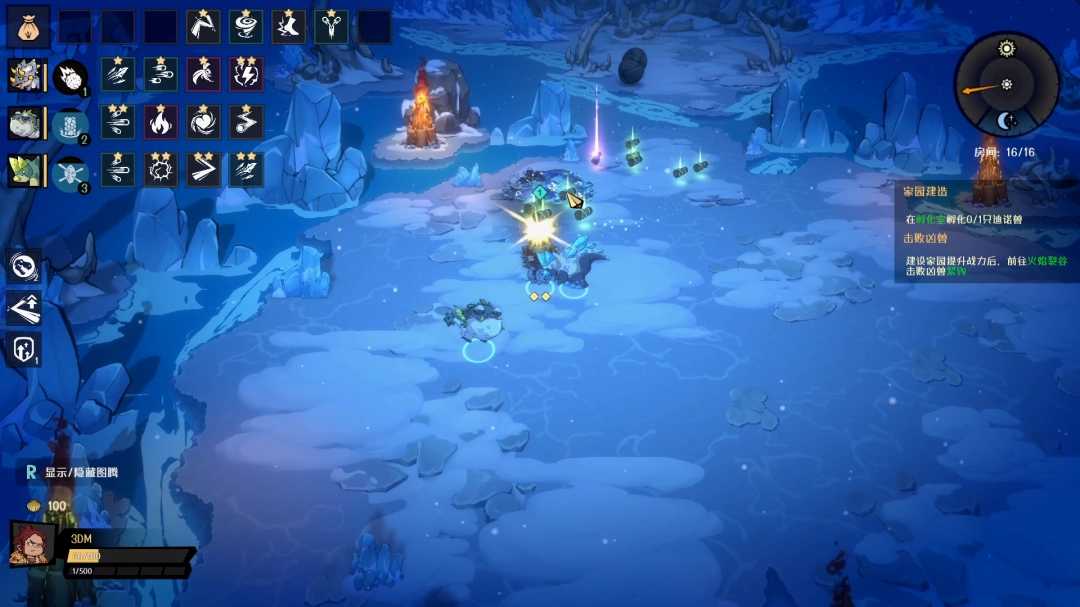1080x607 pixels.
Task: Click the boot stomp skill icon
Action: (x=289, y=27)
